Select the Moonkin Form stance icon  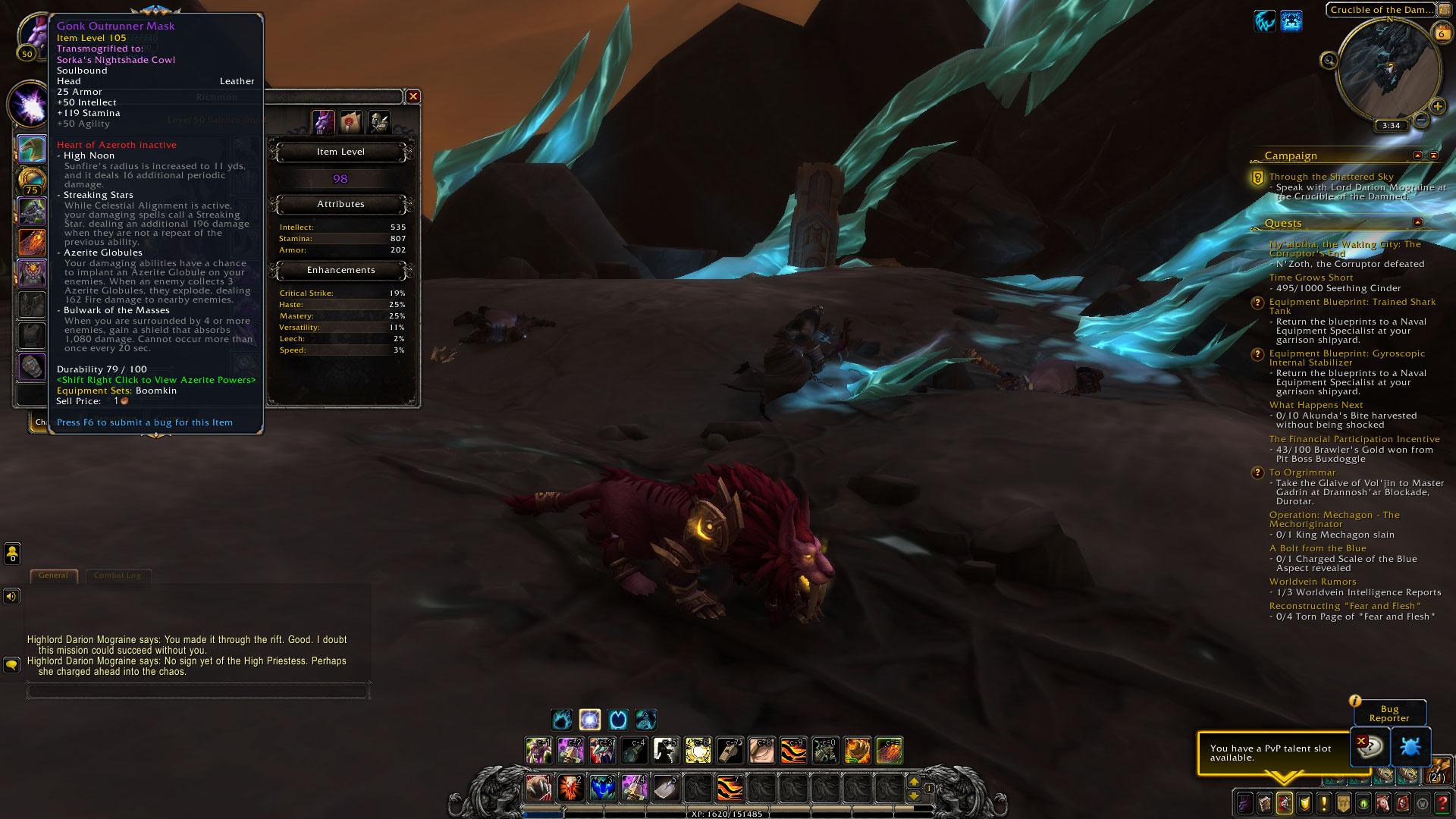pos(646,719)
